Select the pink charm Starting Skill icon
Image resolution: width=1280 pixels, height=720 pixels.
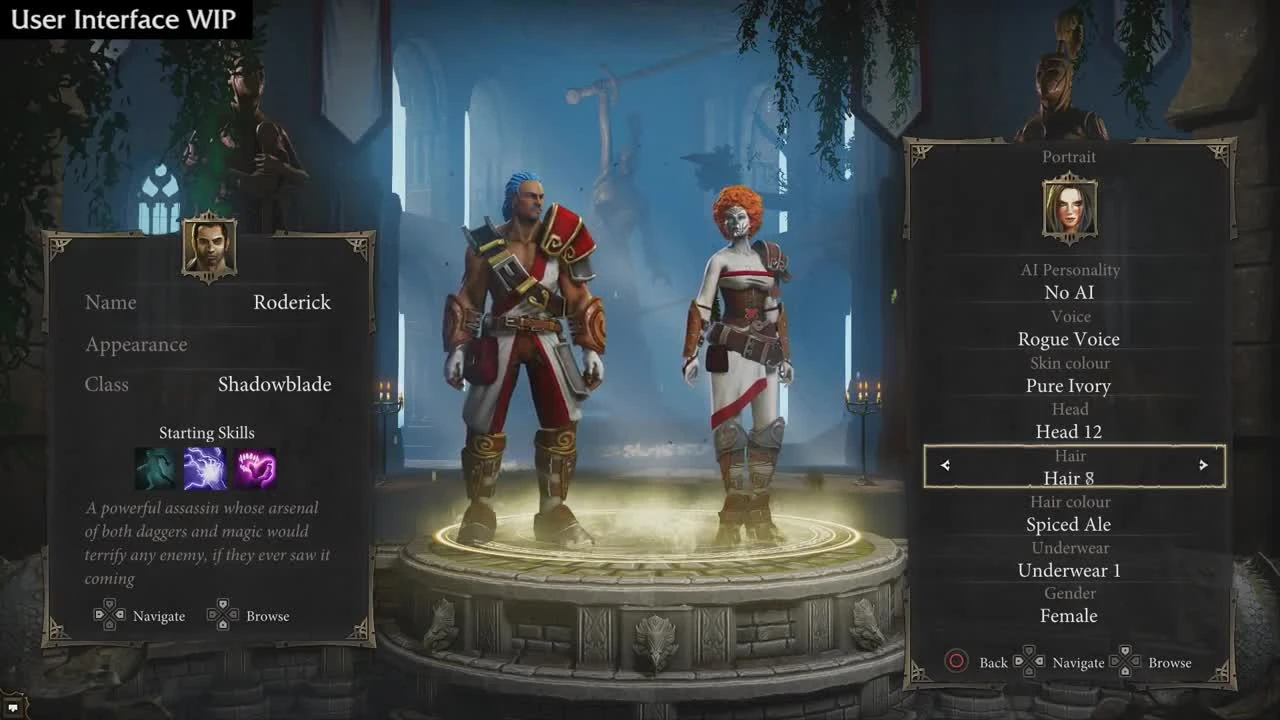pyautogui.click(x=256, y=467)
